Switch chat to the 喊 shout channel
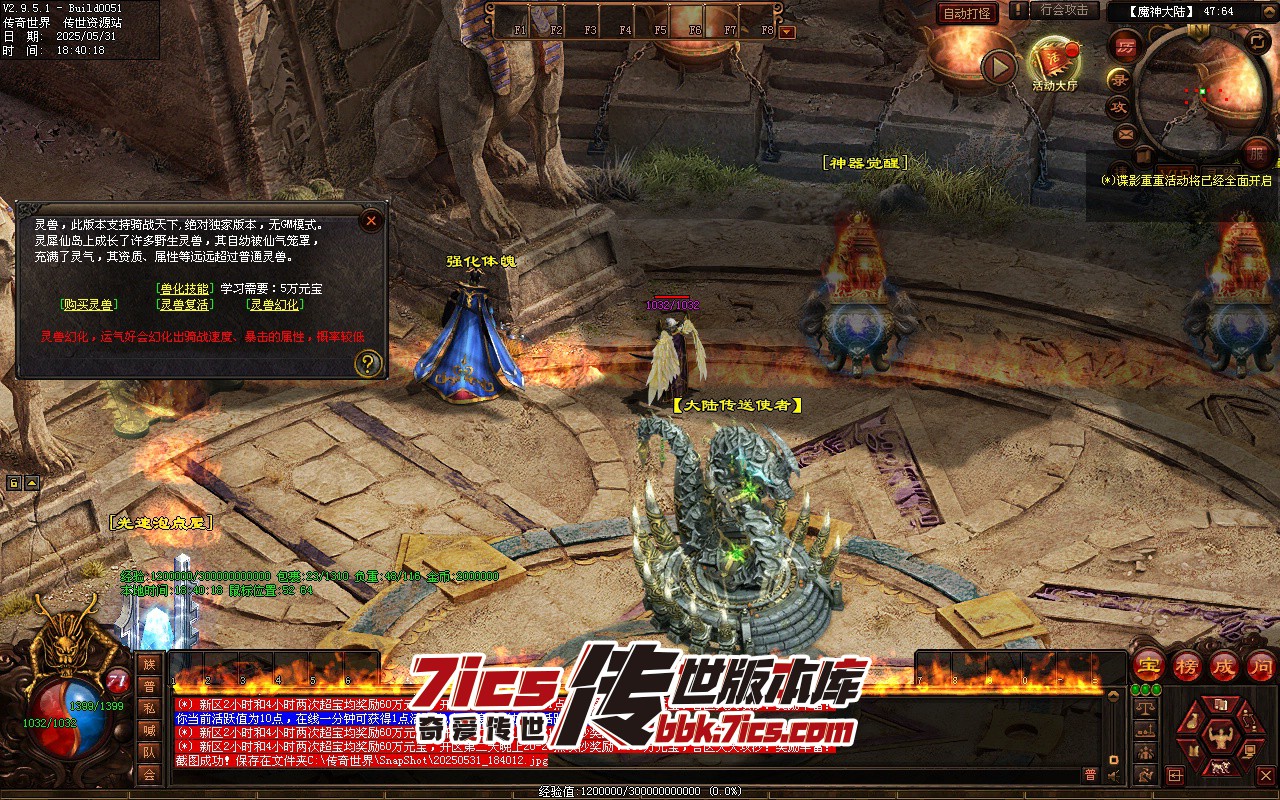 pyautogui.click(x=149, y=730)
